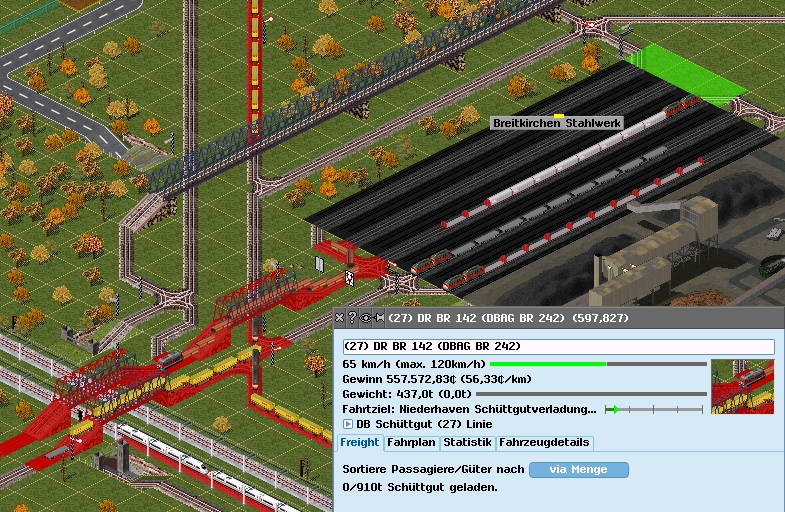Viewport: 785px width, 512px height.
Task: Change sorting with the 'via Menge' button
Action: point(578,469)
